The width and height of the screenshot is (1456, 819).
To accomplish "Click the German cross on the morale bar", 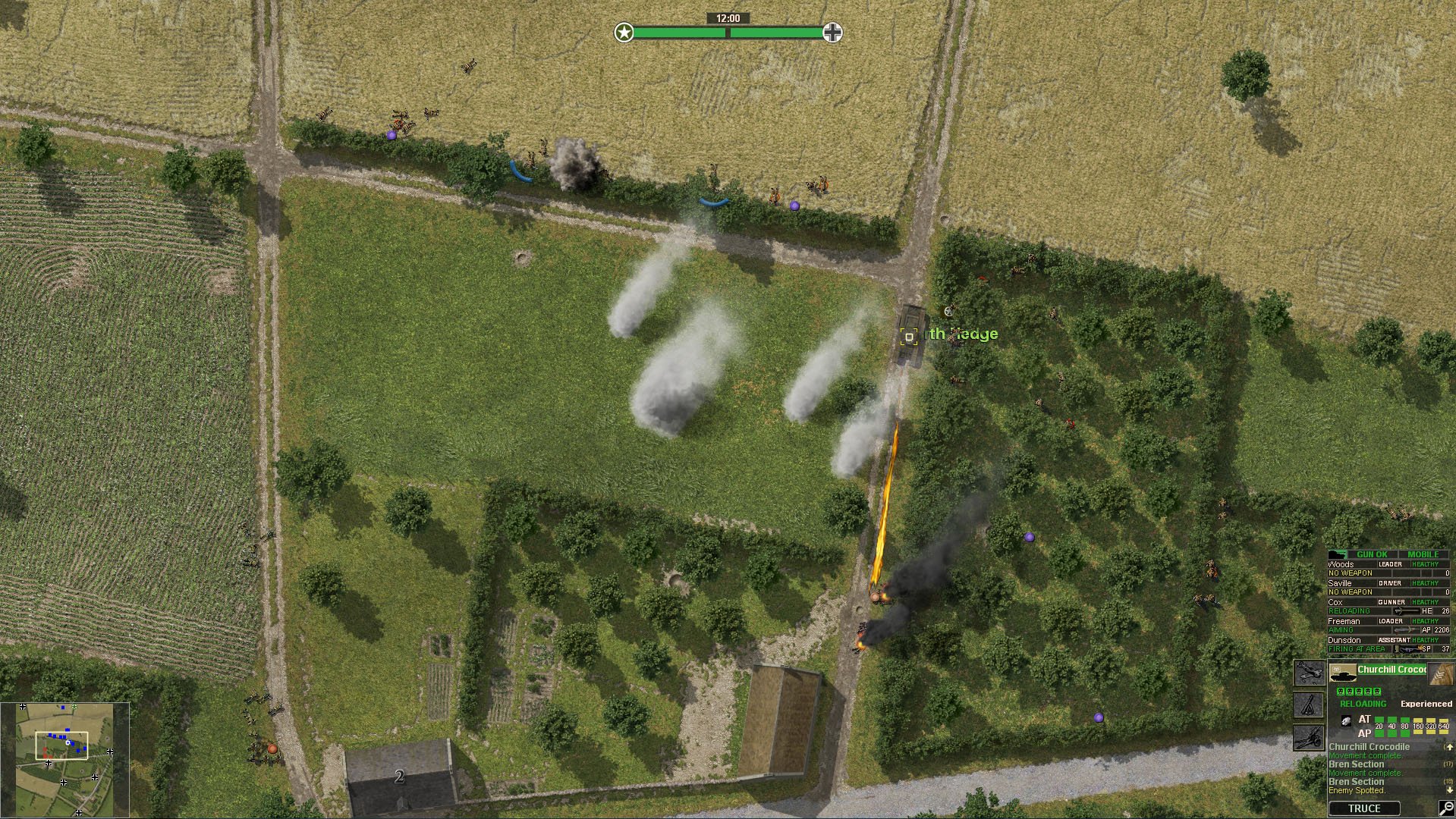I will (x=833, y=33).
